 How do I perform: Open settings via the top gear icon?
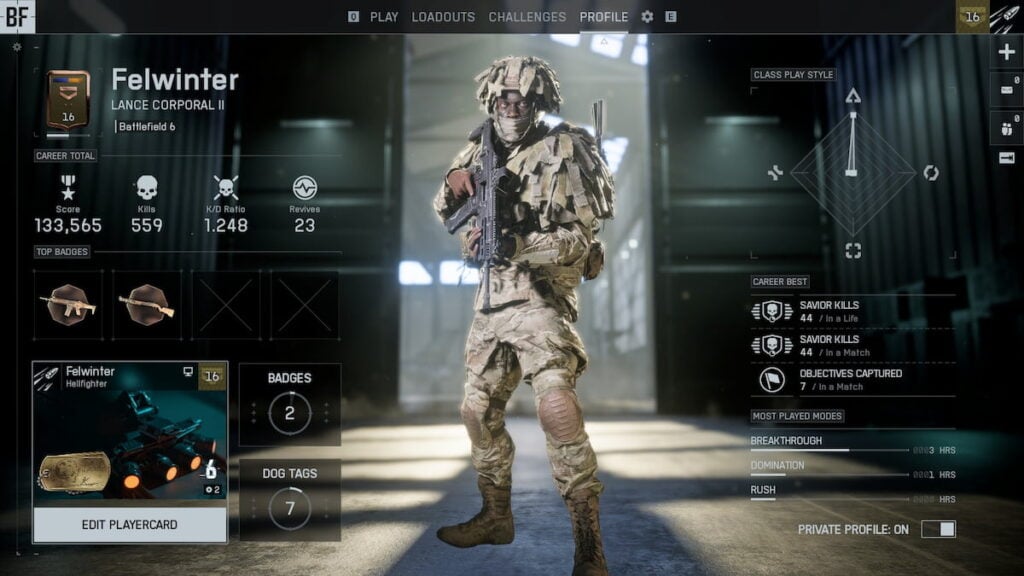647,17
